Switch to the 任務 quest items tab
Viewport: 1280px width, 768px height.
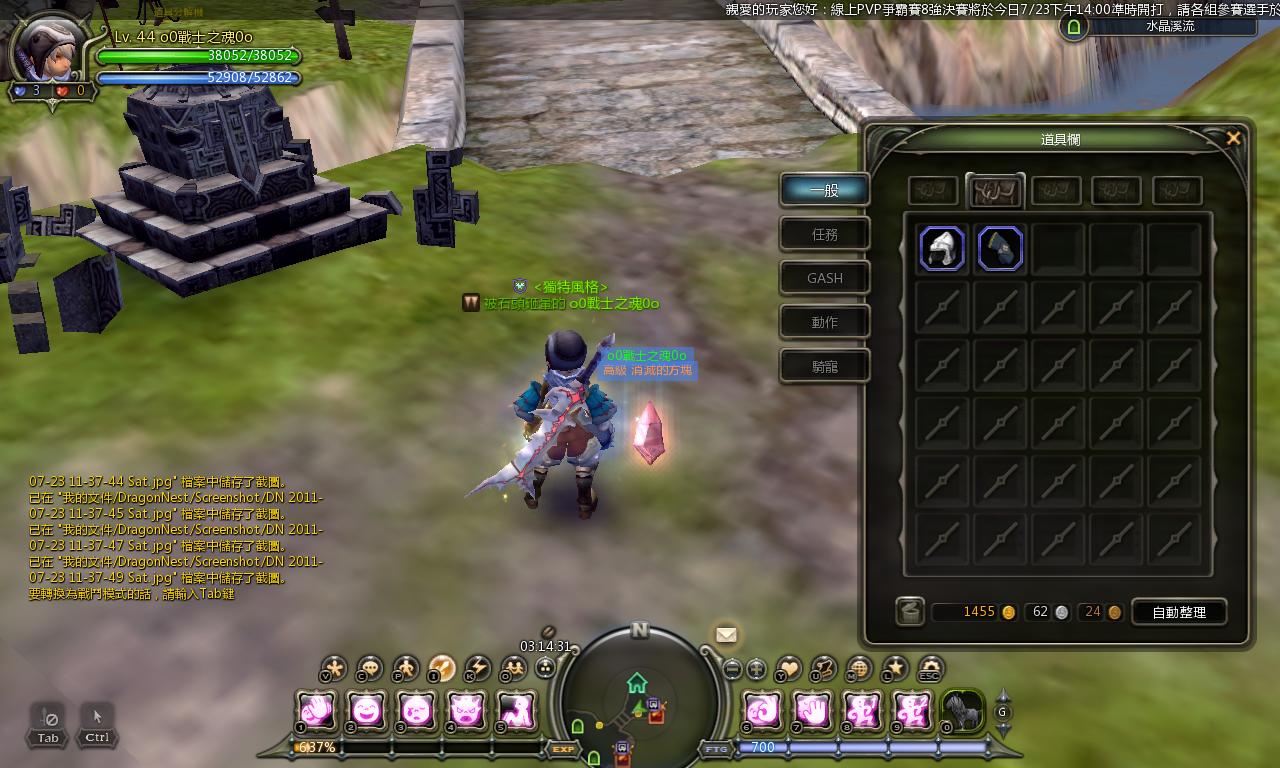pyautogui.click(x=825, y=234)
